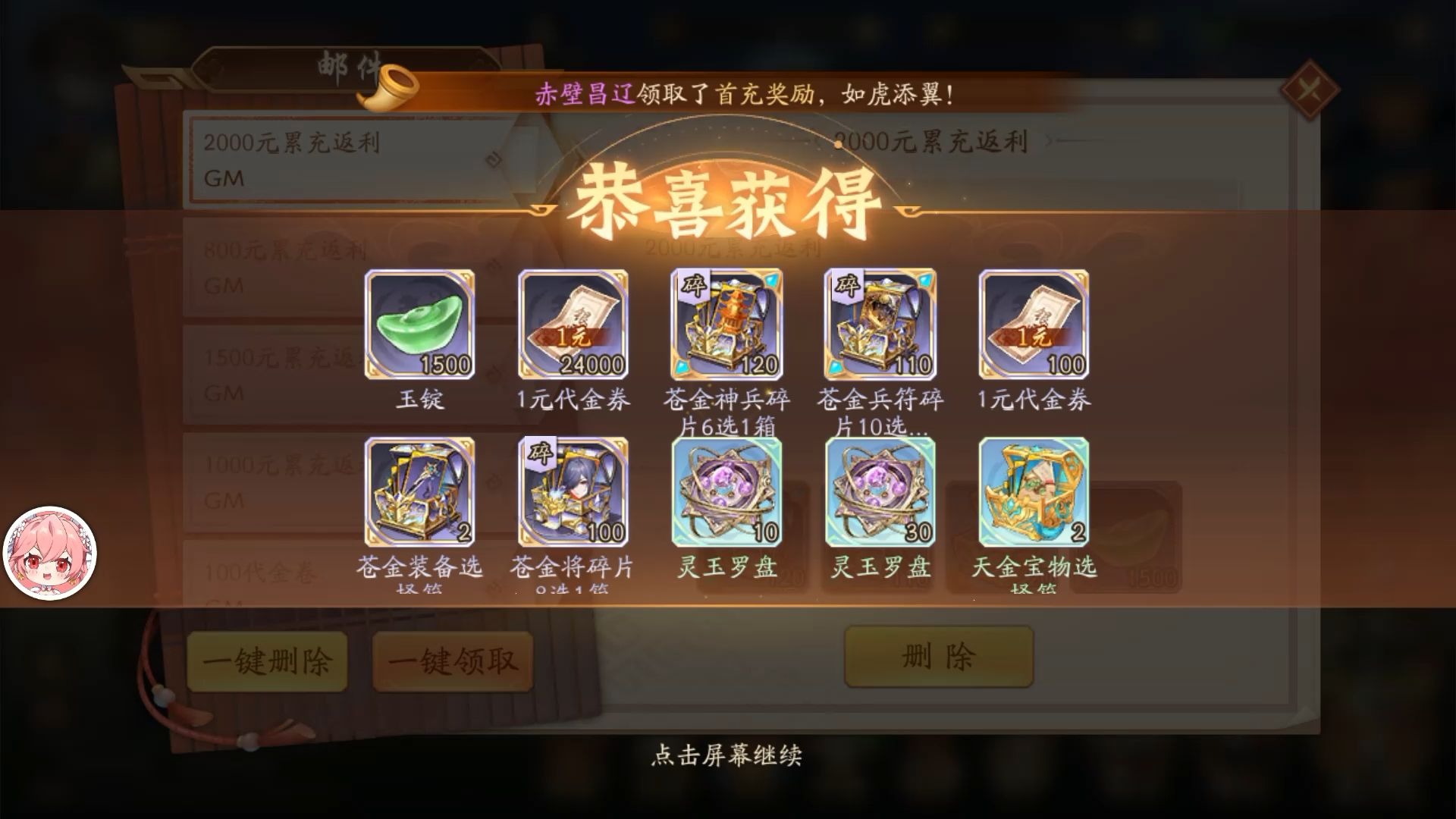The width and height of the screenshot is (1456, 819).
Task: Tap 点击屏幕继续 to dismiss rewards
Action: pos(728,756)
